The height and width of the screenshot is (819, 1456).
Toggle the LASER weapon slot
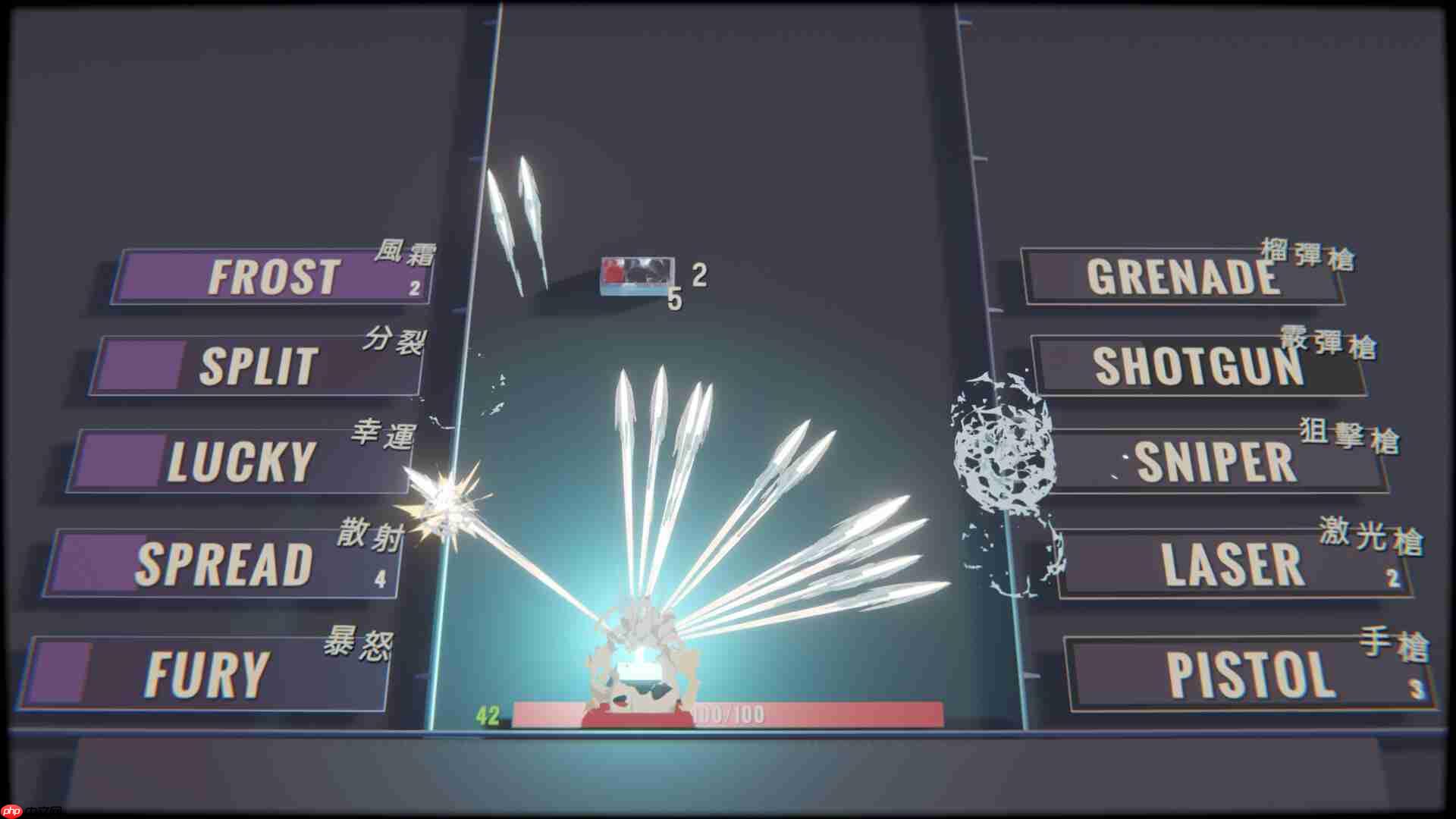1228,561
